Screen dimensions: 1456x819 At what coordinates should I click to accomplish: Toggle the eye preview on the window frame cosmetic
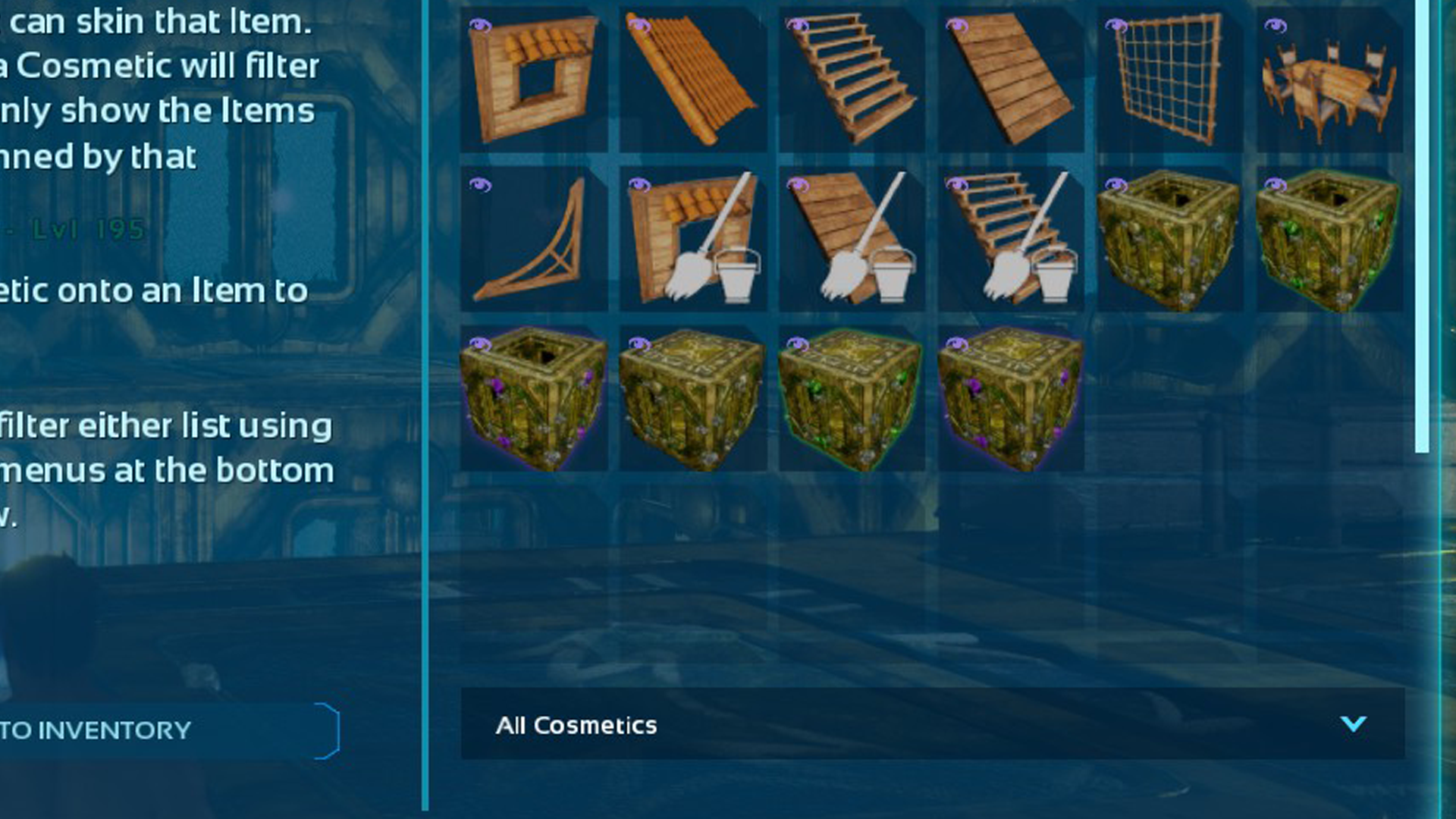(x=482, y=25)
